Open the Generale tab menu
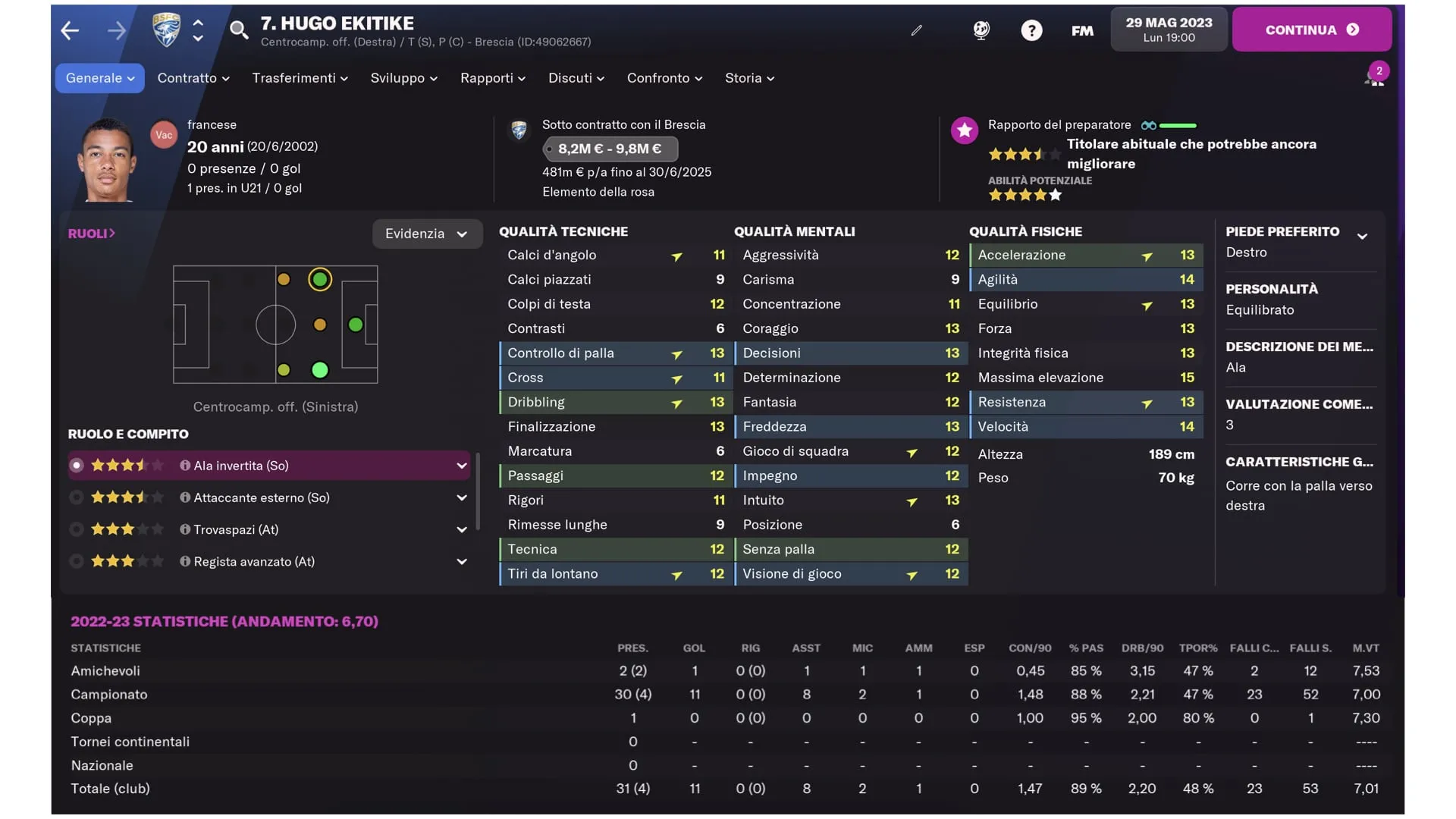The width and height of the screenshot is (1456, 819). tap(99, 78)
